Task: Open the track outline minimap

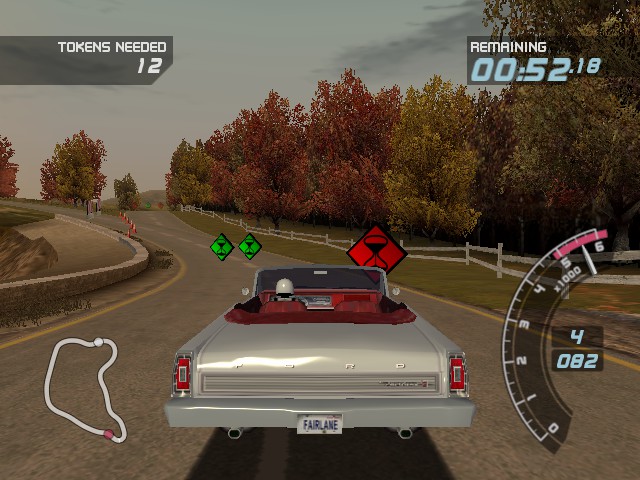Action: pyautogui.click(x=83, y=389)
